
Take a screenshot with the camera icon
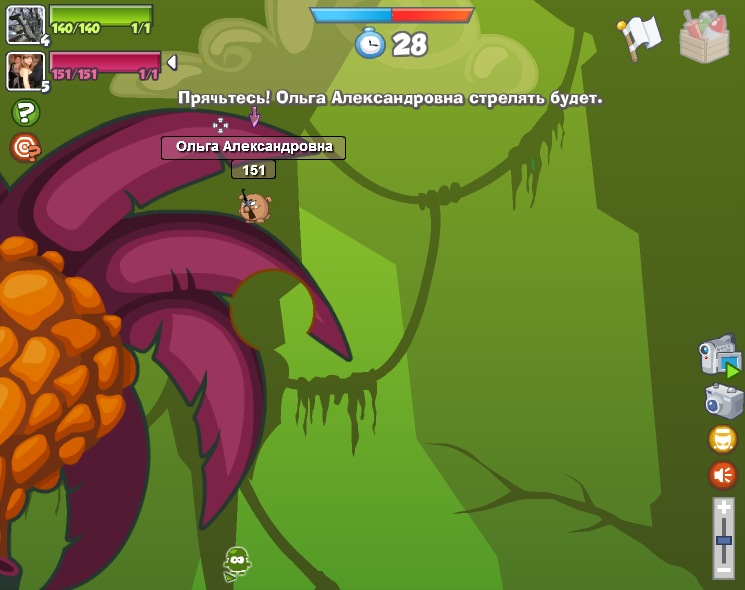tap(723, 402)
